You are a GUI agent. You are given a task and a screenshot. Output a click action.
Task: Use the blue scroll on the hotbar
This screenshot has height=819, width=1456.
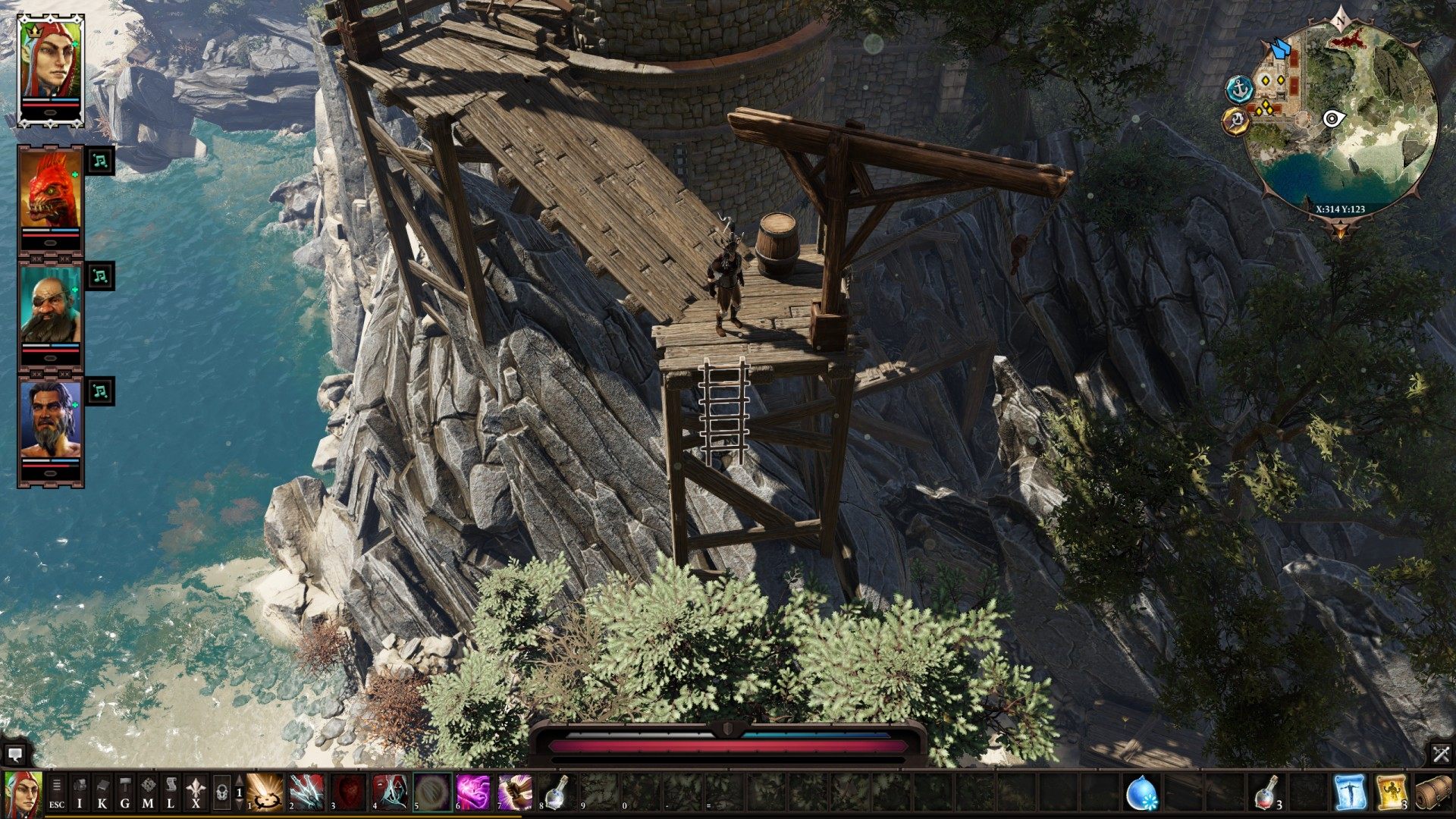(x=1350, y=792)
